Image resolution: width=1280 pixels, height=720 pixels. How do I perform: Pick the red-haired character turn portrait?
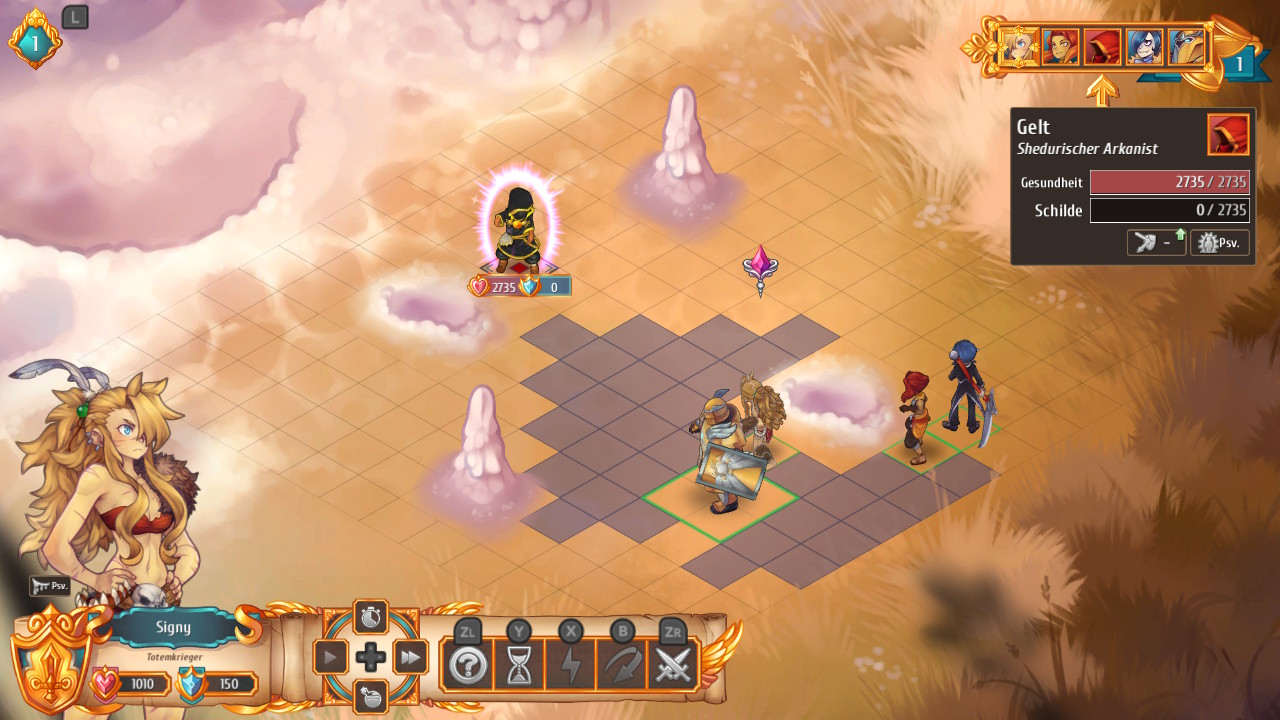pos(1060,47)
